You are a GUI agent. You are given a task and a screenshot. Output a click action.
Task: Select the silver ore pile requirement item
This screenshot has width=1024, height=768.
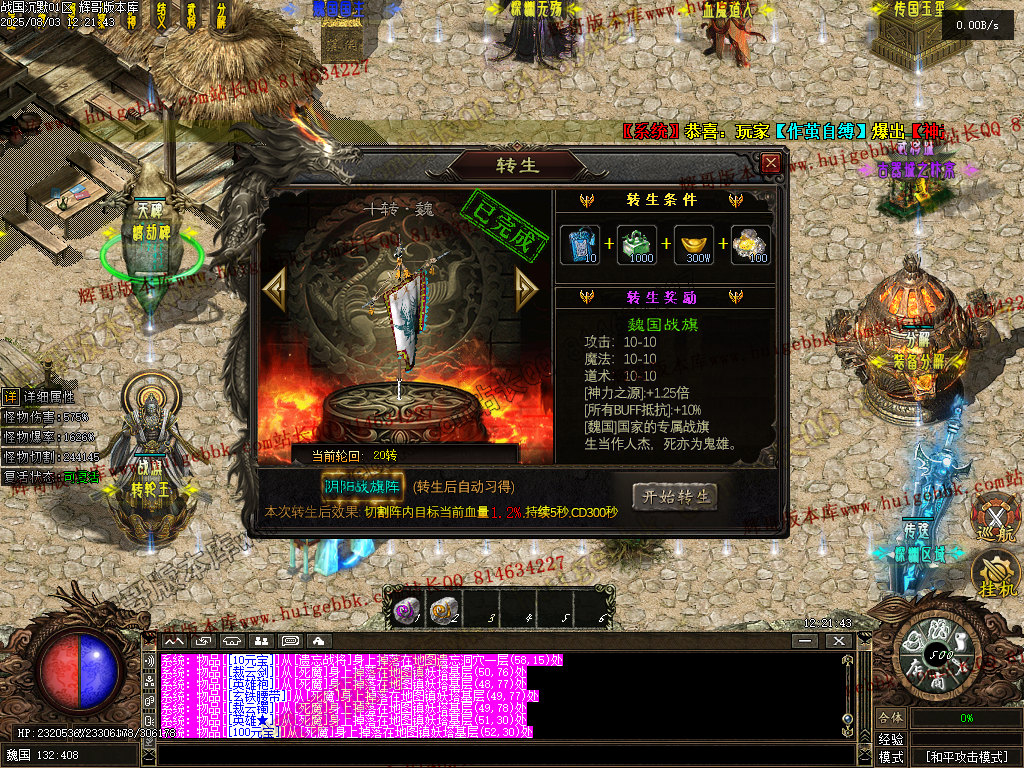pyautogui.click(x=752, y=244)
